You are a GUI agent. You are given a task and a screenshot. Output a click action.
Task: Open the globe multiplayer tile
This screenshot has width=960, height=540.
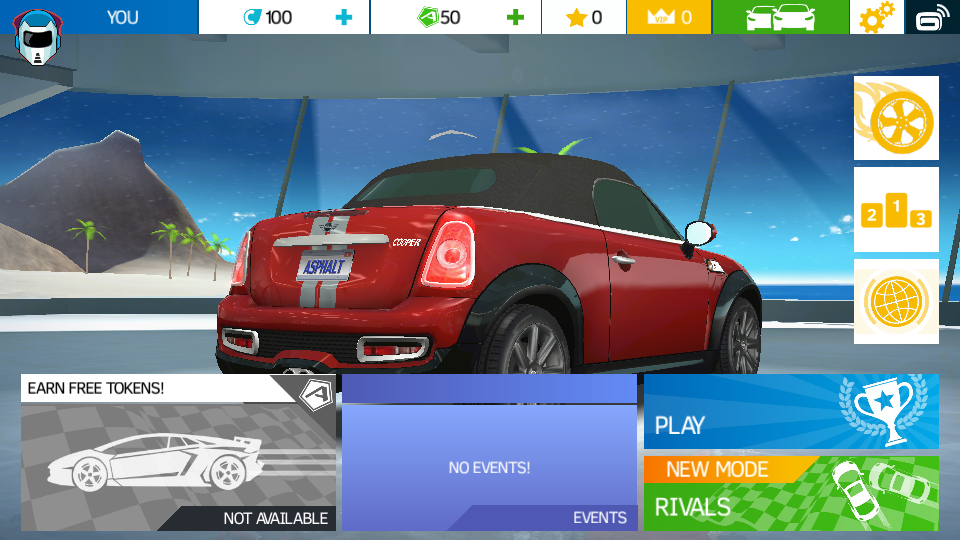tap(896, 301)
